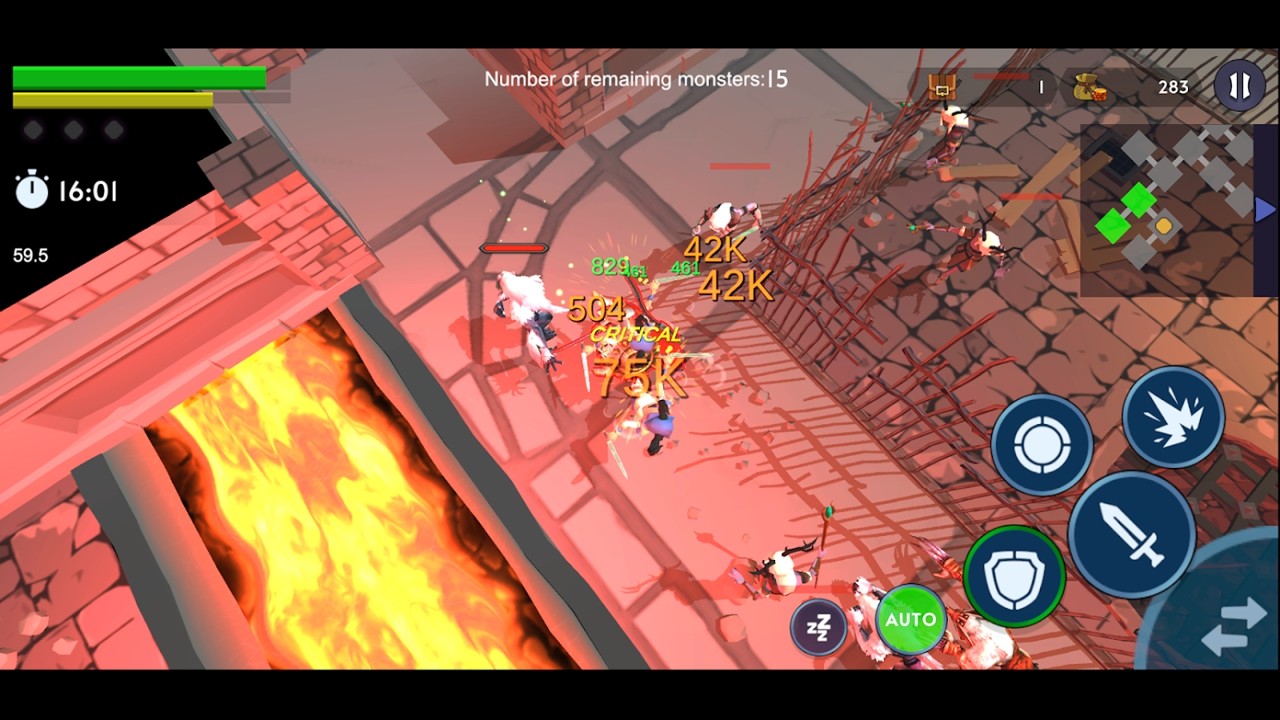The image size is (1280, 720).
Task: Use the explosion burst skill
Action: tap(1173, 417)
